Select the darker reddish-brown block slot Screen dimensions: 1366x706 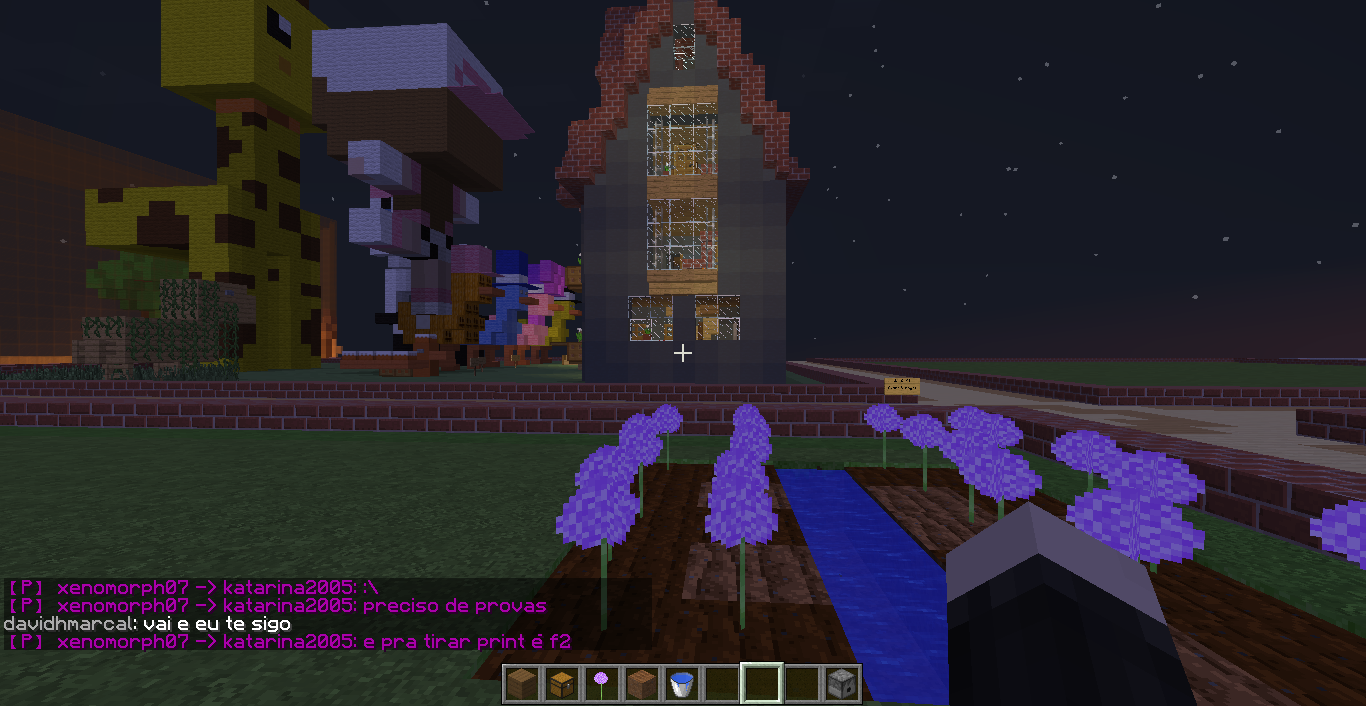(x=641, y=684)
